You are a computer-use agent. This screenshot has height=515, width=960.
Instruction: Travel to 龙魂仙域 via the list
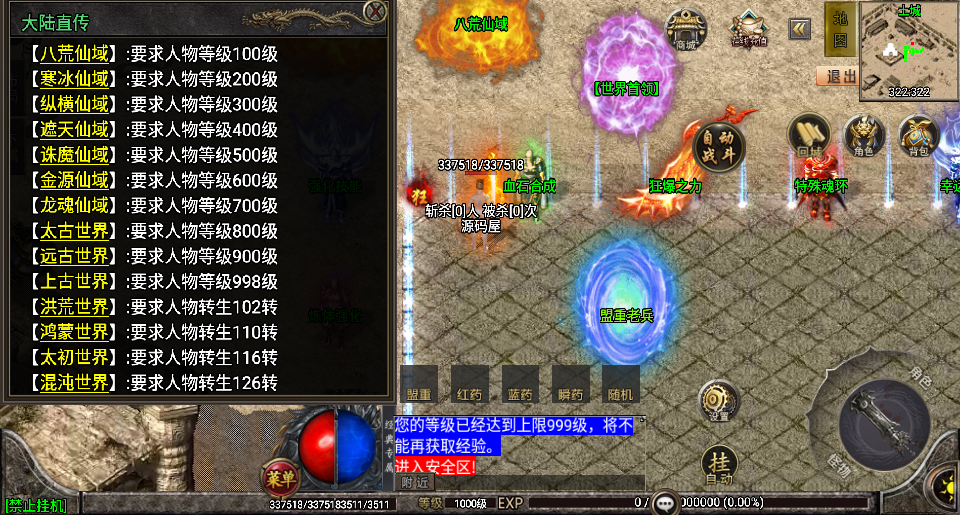coord(75,206)
